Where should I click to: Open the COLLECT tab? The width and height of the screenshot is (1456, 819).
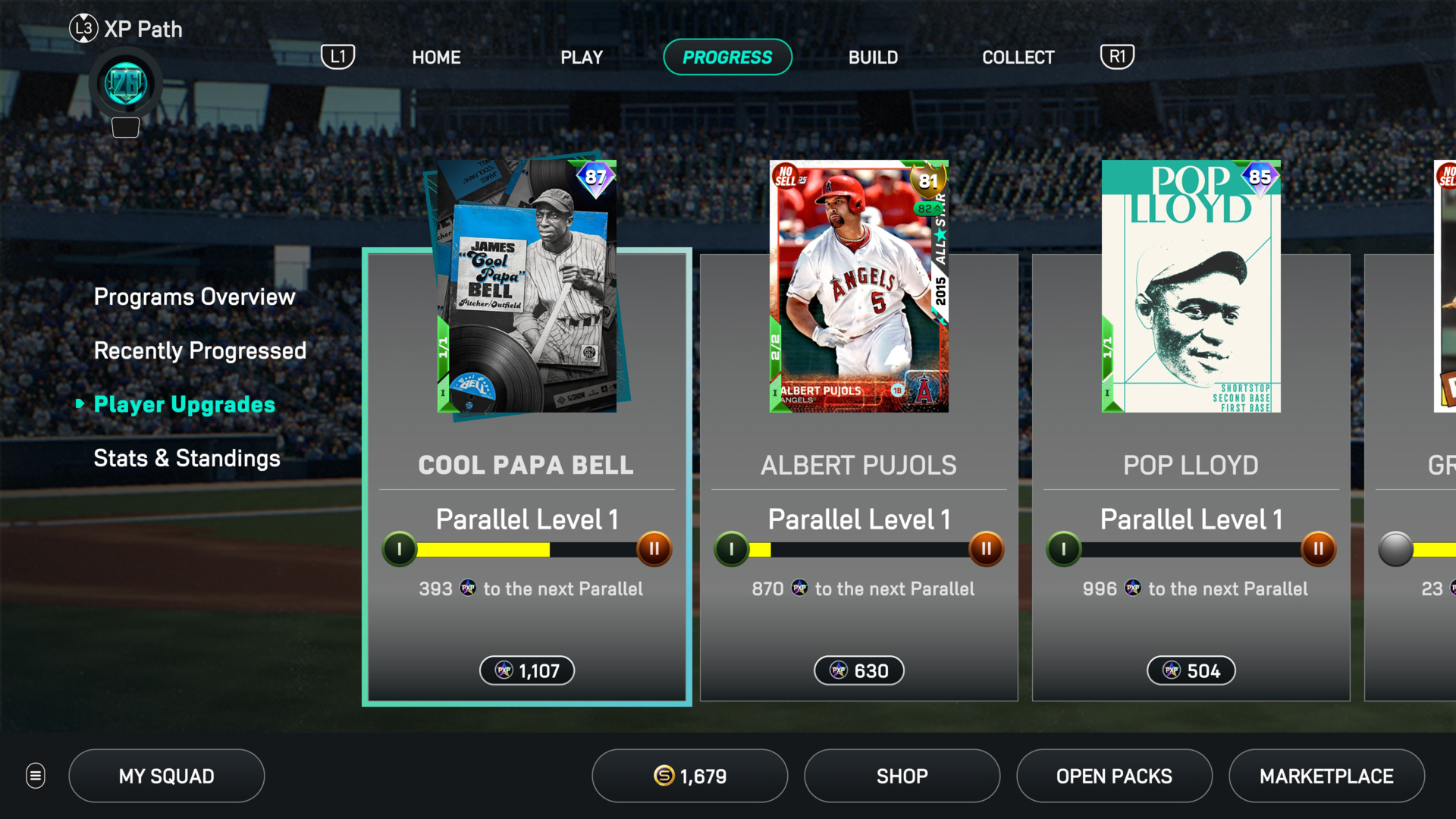(x=1018, y=58)
